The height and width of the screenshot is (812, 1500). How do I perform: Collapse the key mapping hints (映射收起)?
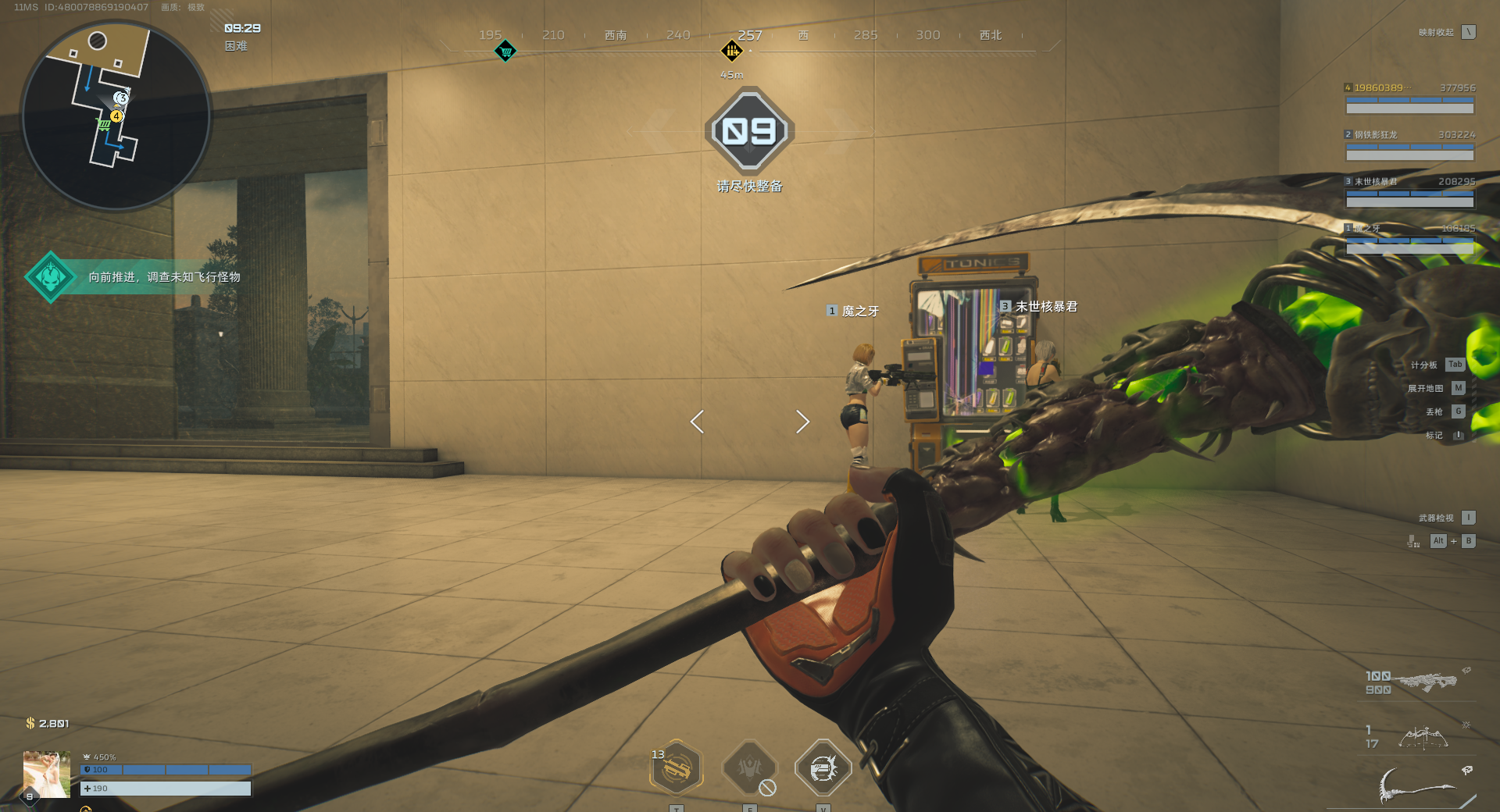click(x=1469, y=32)
